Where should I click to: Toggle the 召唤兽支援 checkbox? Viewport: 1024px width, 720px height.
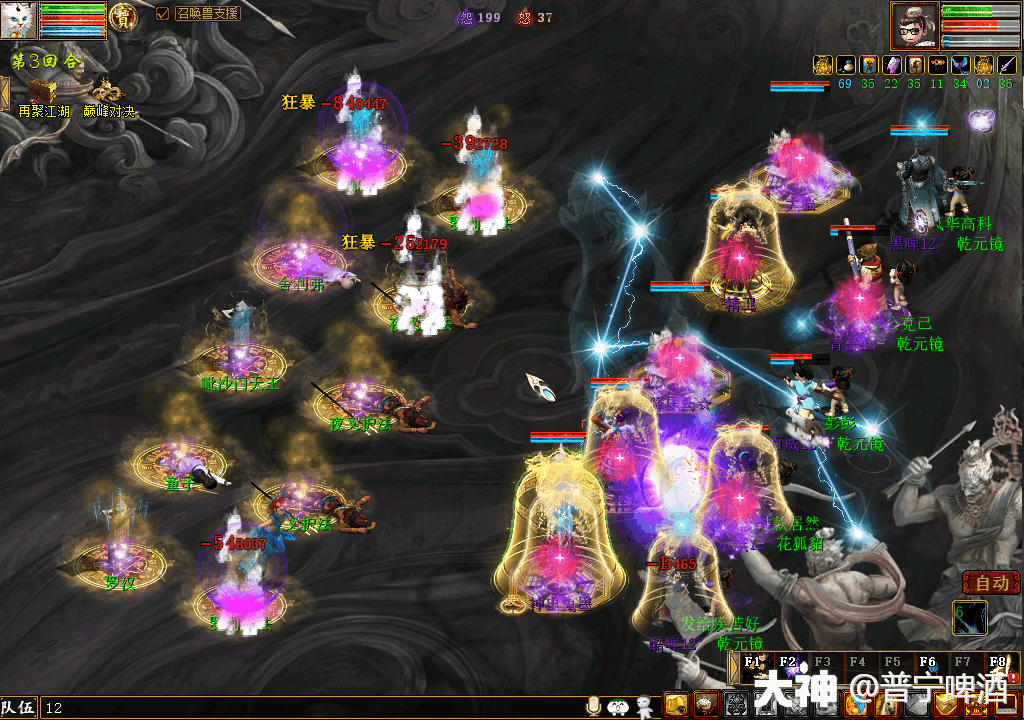click(x=163, y=14)
